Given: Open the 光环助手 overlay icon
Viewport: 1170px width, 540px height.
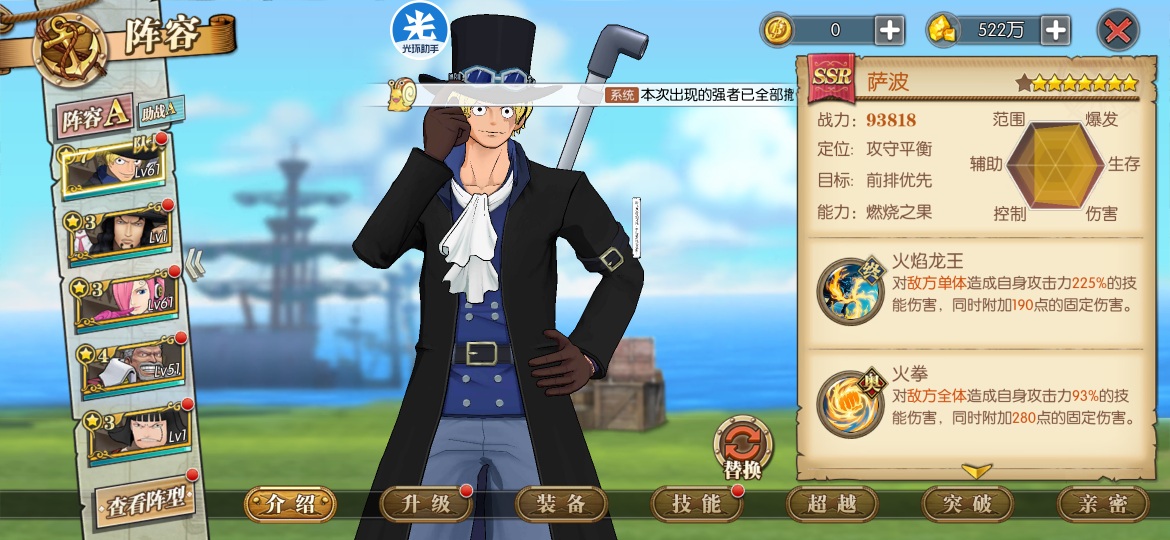Looking at the screenshot, I should [x=420, y=27].
